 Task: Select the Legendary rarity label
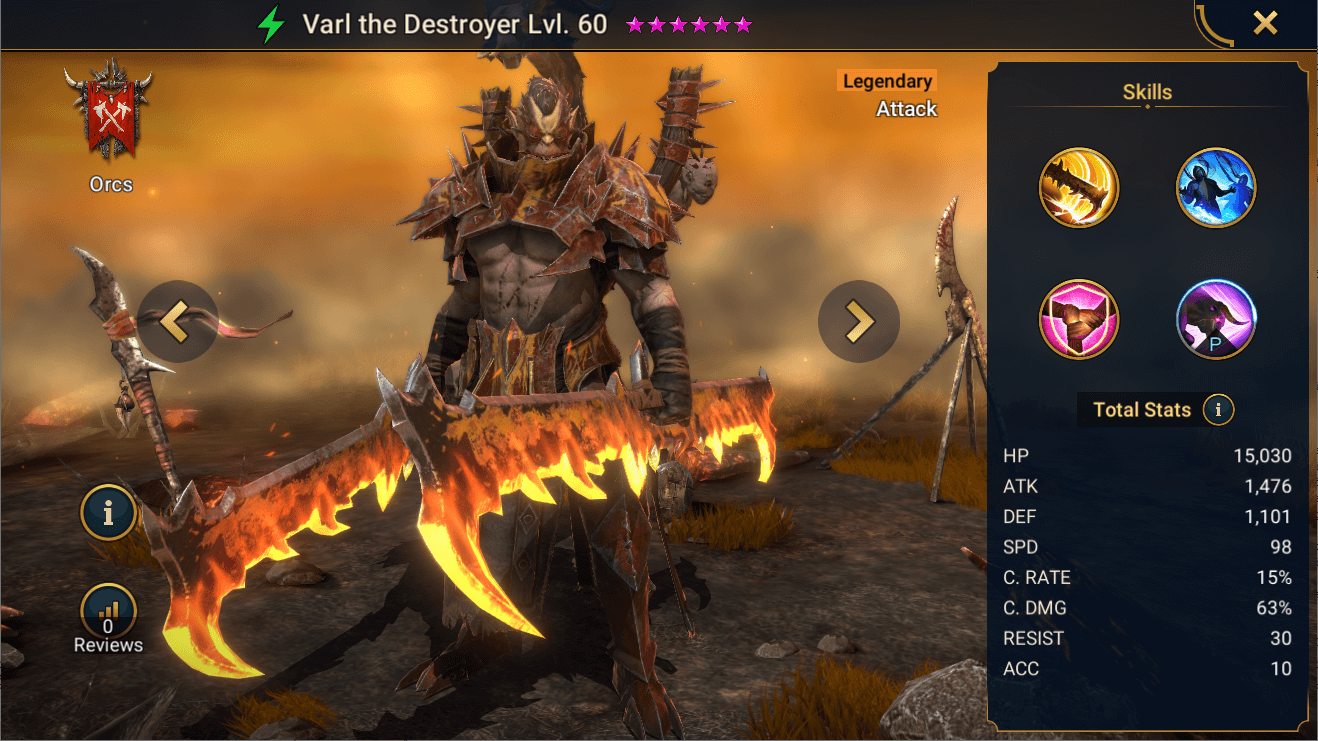885,80
